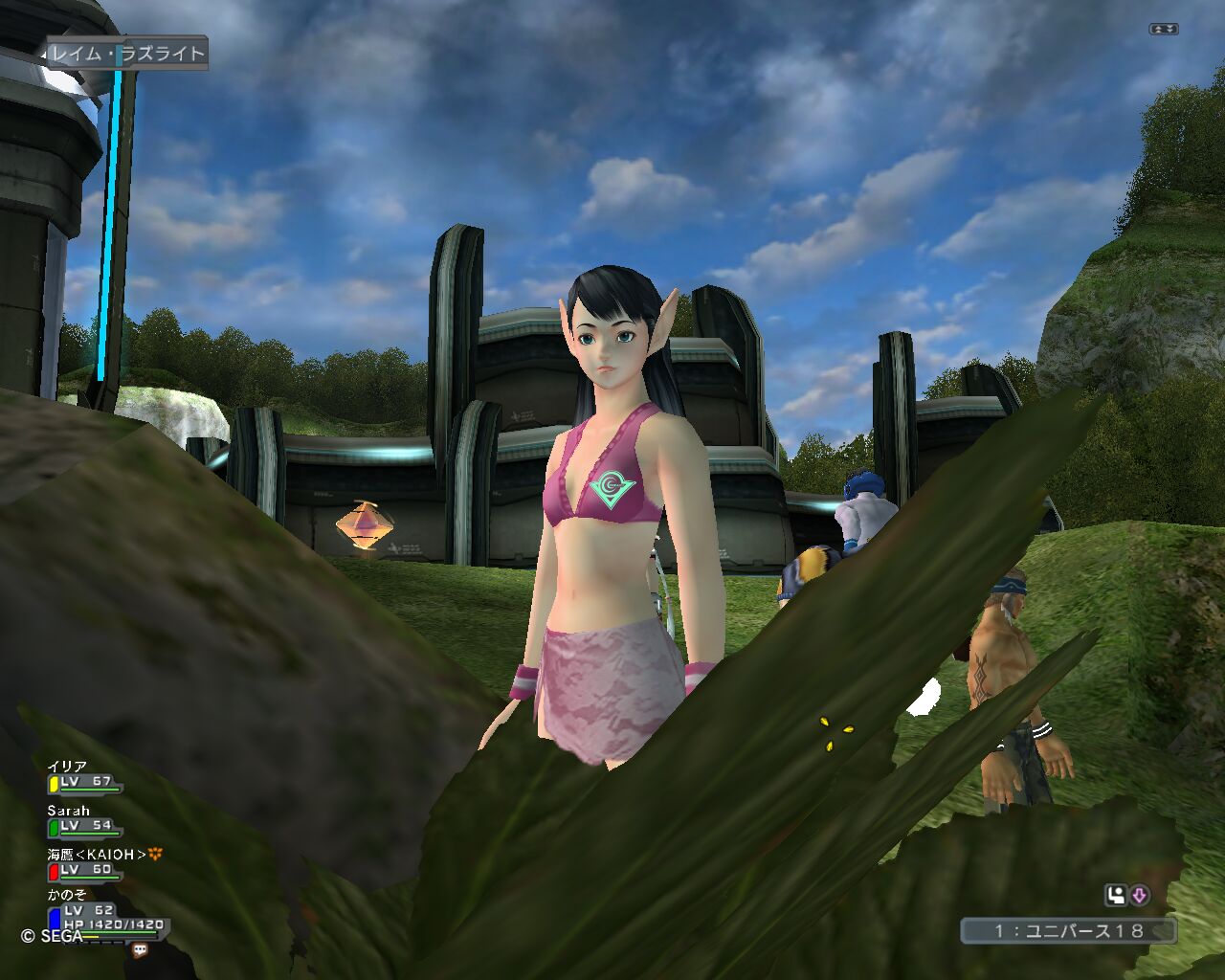
Task: Click the small double-arrow indicator icon
Action: point(1164,30)
